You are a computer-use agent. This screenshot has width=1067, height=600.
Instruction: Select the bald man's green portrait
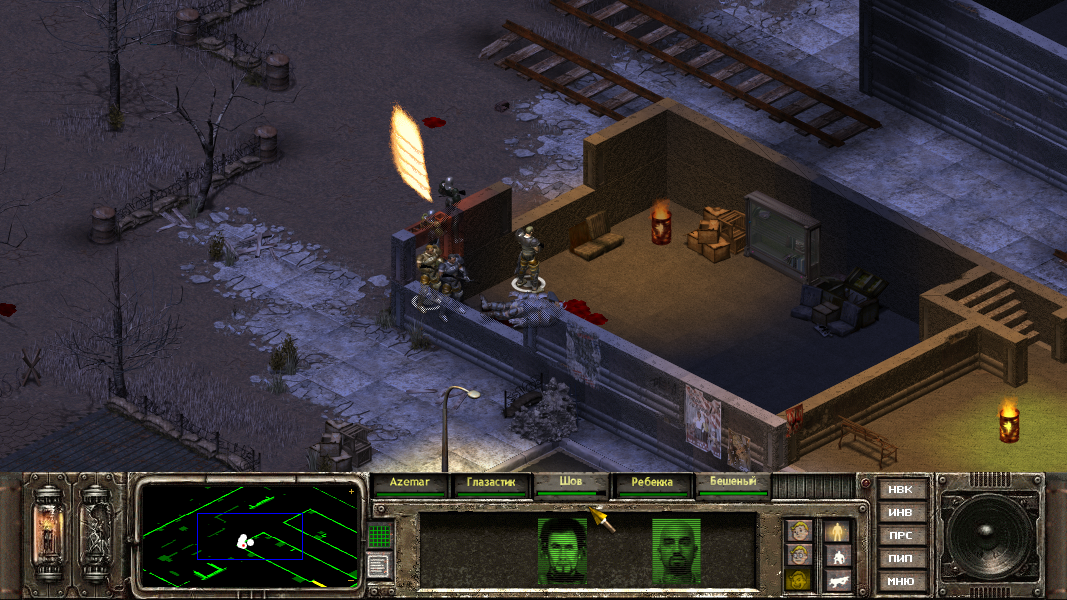677,548
